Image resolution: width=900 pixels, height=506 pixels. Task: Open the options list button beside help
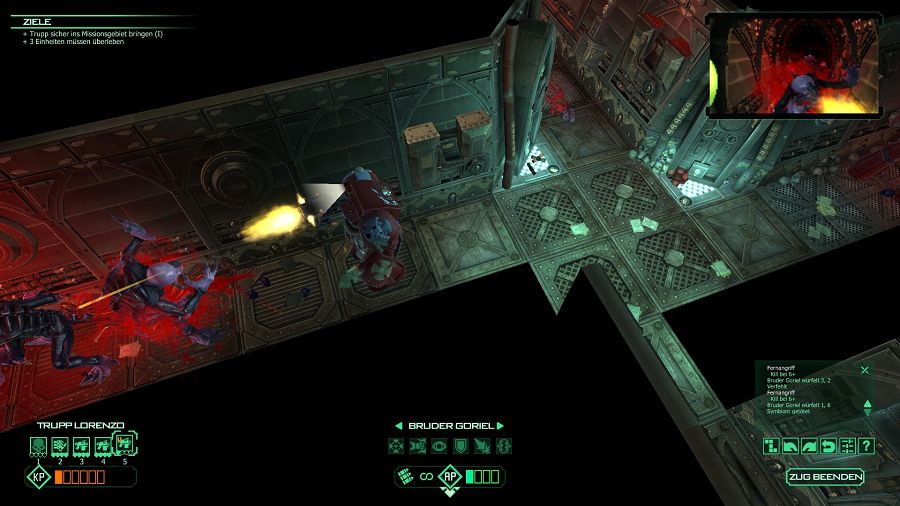[847, 446]
